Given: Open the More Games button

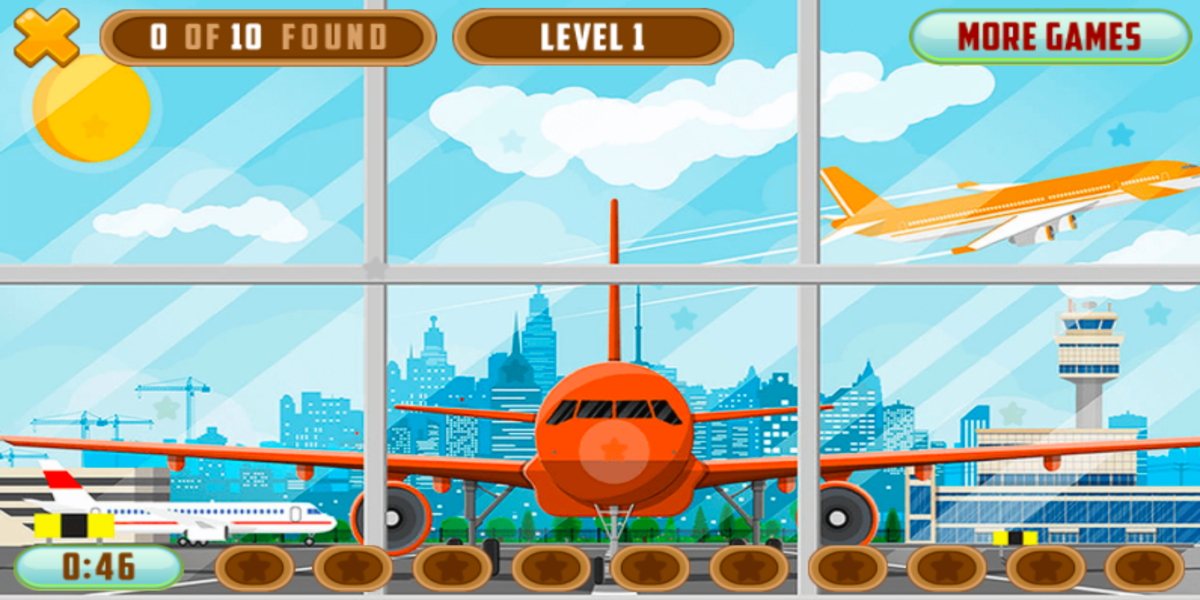Looking at the screenshot, I should tap(1049, 37).
